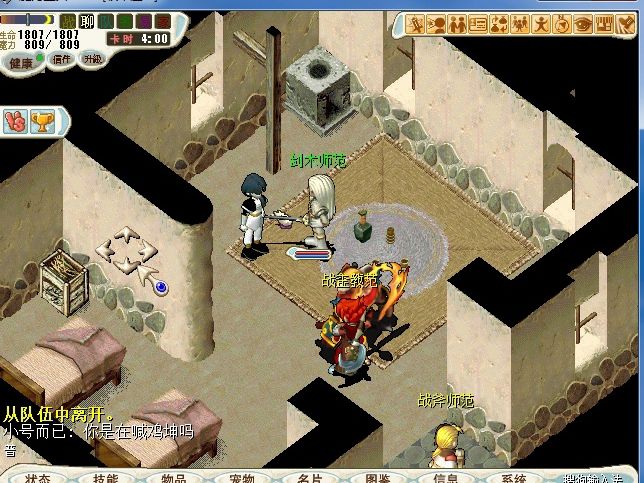Screen dimensions: 644x483
Task: Open the 技能 skills tab
Action: pyautogui.click(x=105, y=477)
